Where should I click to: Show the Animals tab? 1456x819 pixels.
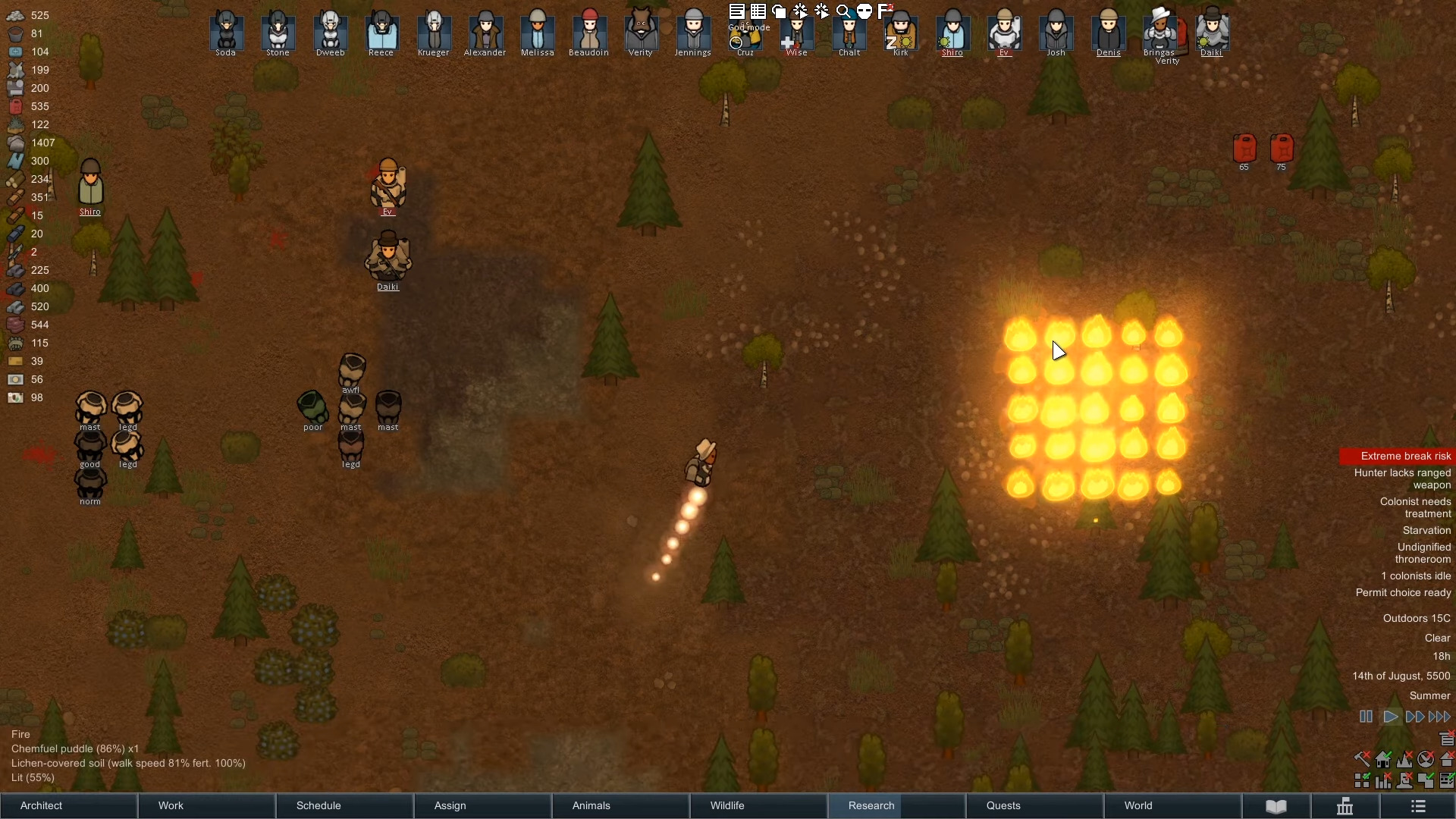pos(620,805)
